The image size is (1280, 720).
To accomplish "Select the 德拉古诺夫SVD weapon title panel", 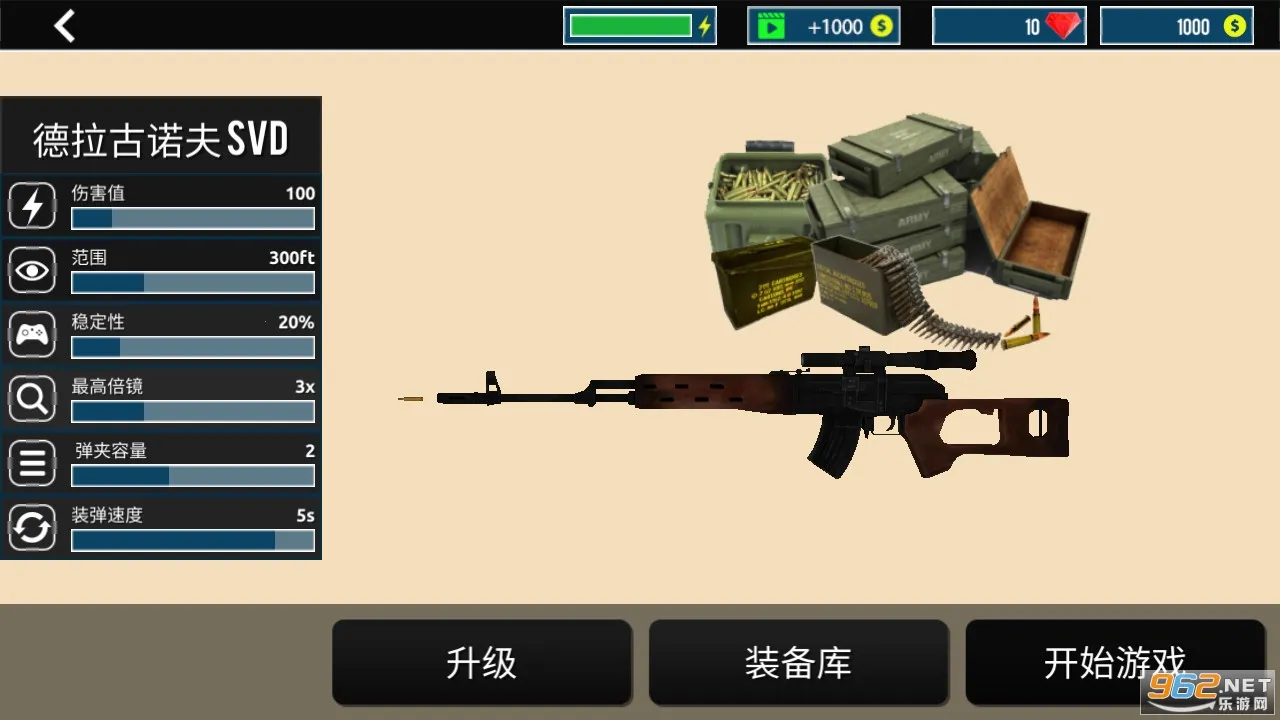I will 161,135.
